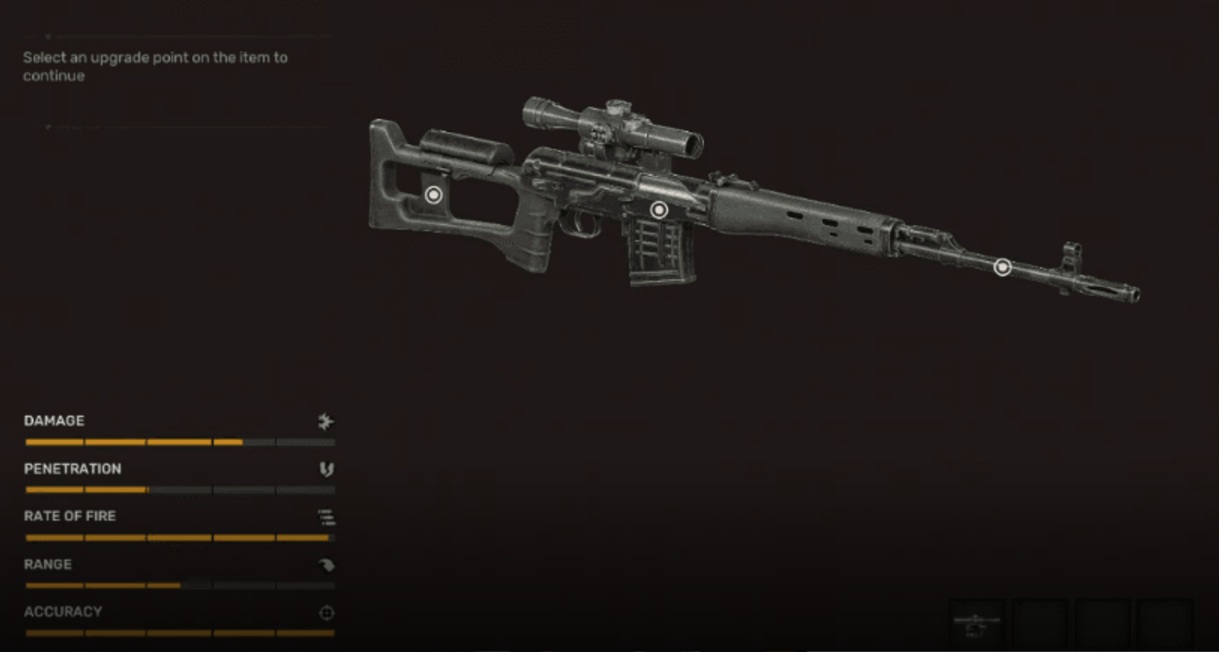Pick the upgrade point on the barrel

click(x=1002, y=267)
